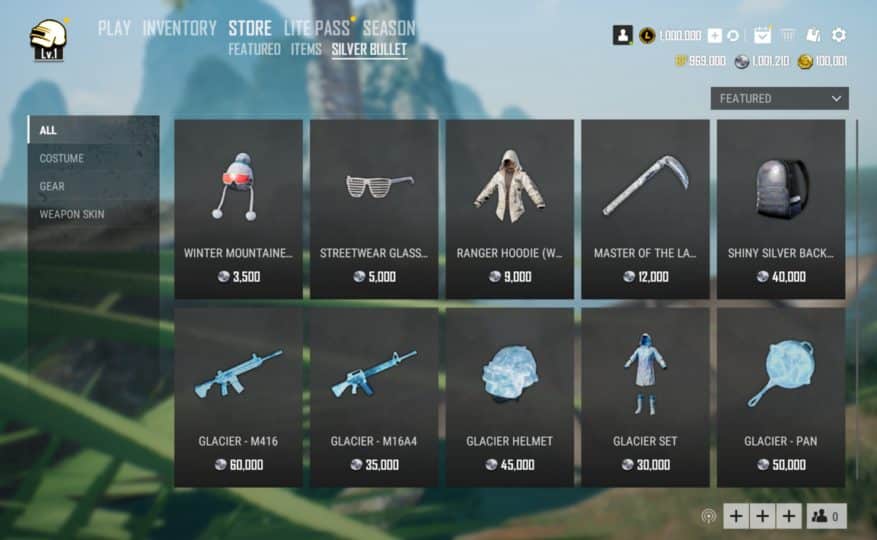Select the Winter Mountaineer hat item

click(x=238, y=208)
